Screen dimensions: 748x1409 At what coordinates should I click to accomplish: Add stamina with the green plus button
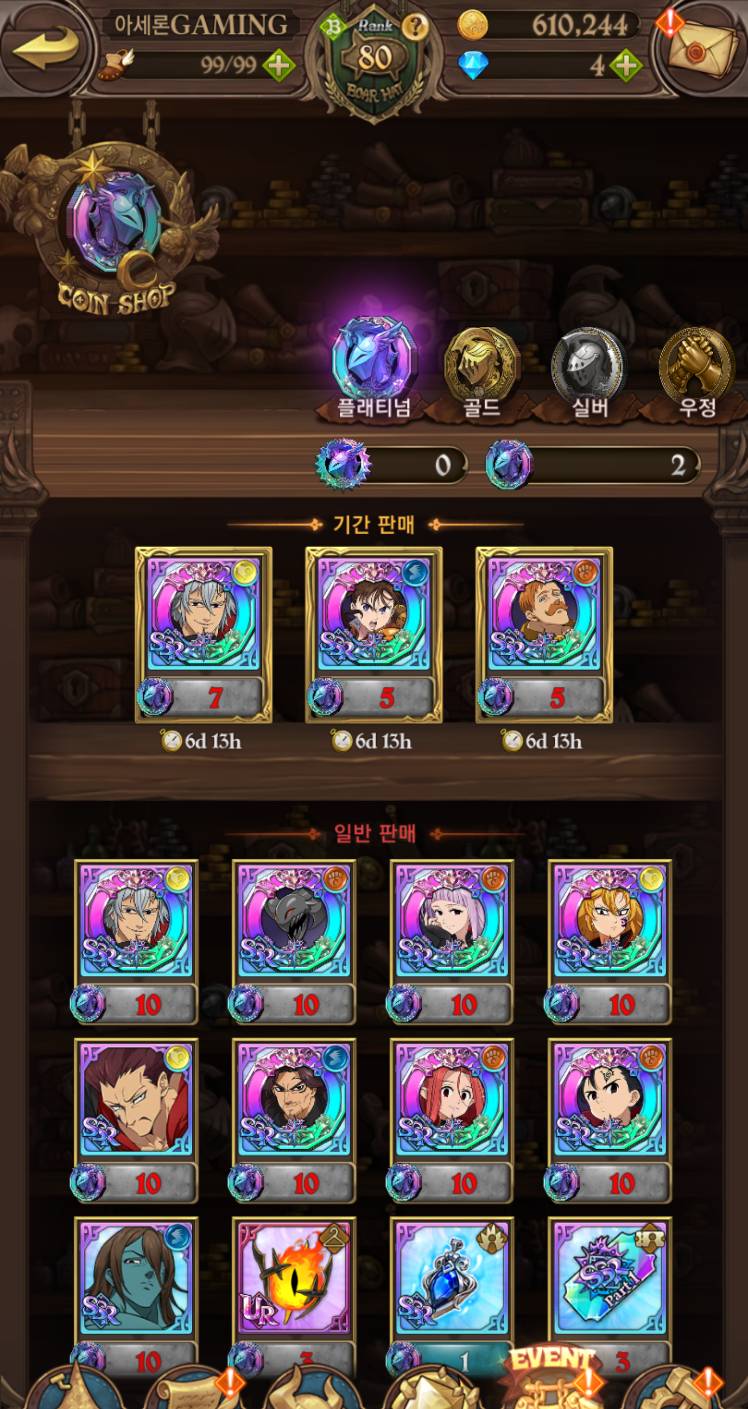279,66
